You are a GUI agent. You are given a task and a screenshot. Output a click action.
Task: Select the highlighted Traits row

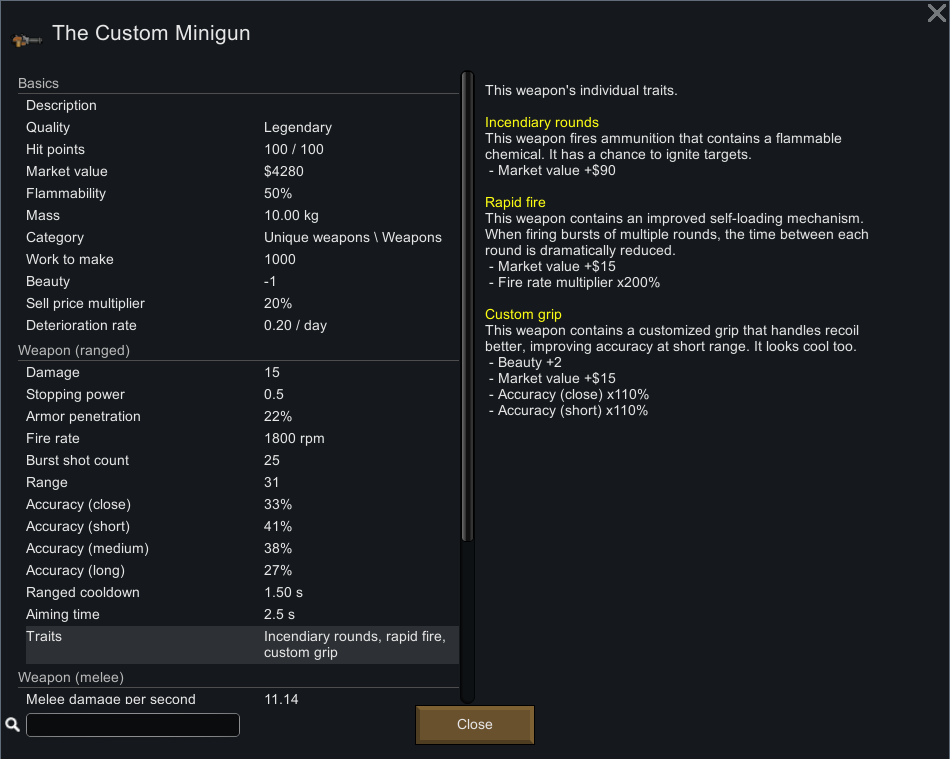click(240, 644)
